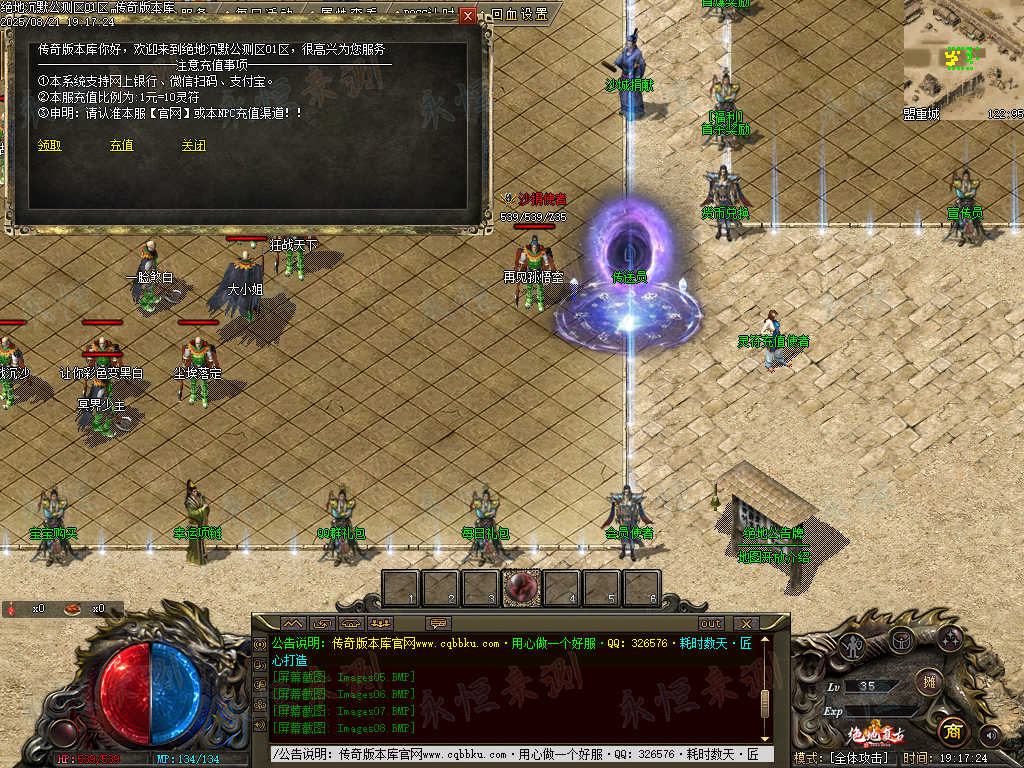The width and height of the screenshot is (1024, 768).
Task: Open the 摊 (stall) round button
Action: point(928,681)
